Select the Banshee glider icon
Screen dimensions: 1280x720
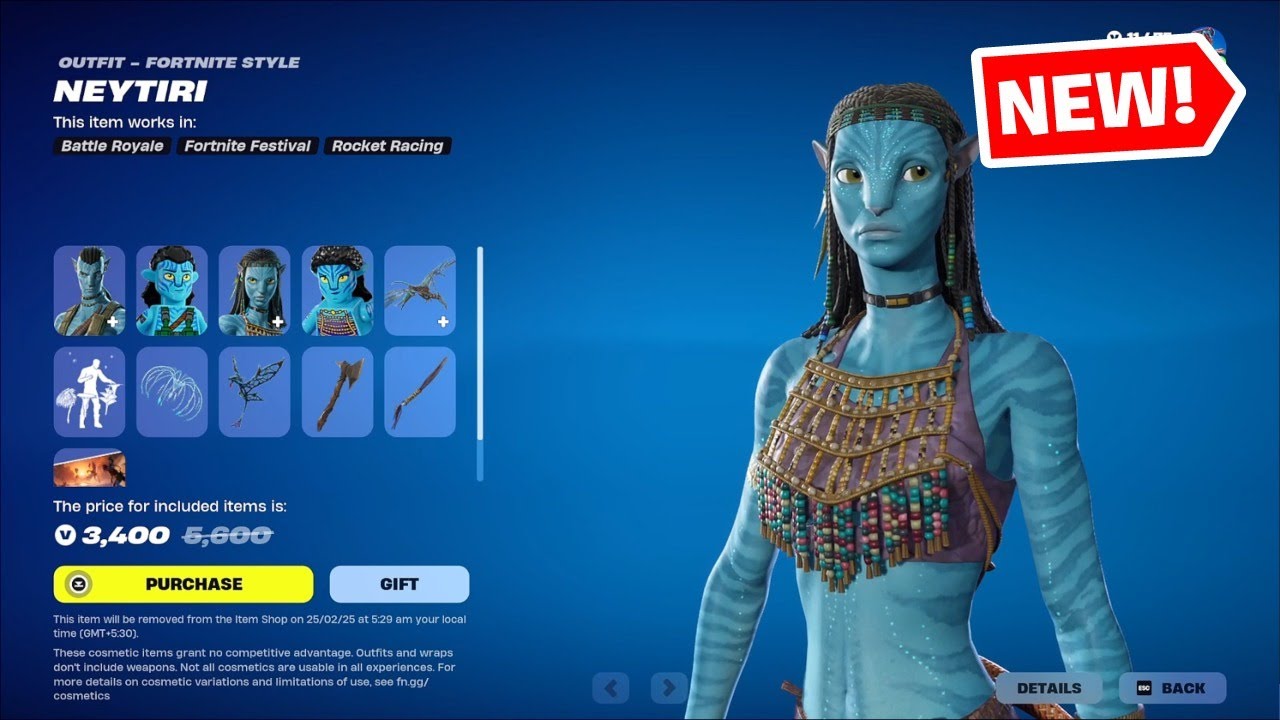click(420, 291)
